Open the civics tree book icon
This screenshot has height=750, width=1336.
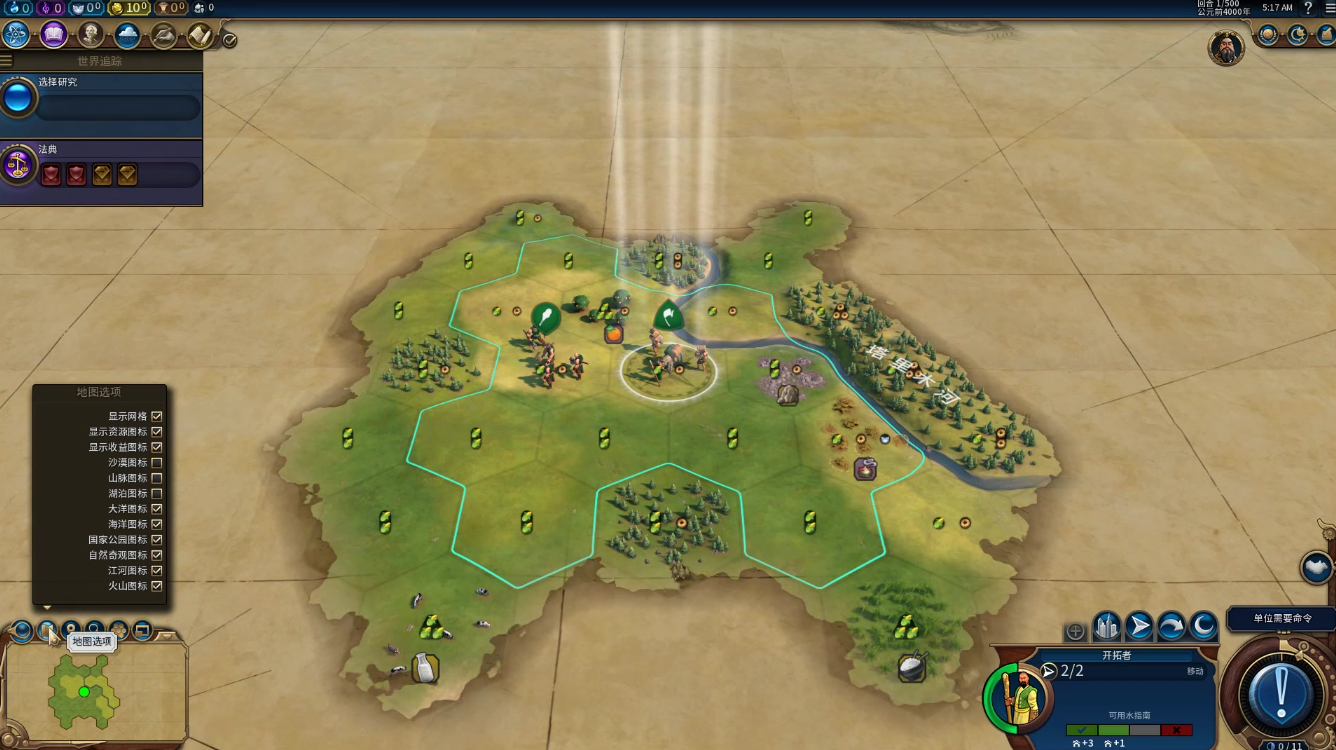pyautogui.click(x=54, y=35)
